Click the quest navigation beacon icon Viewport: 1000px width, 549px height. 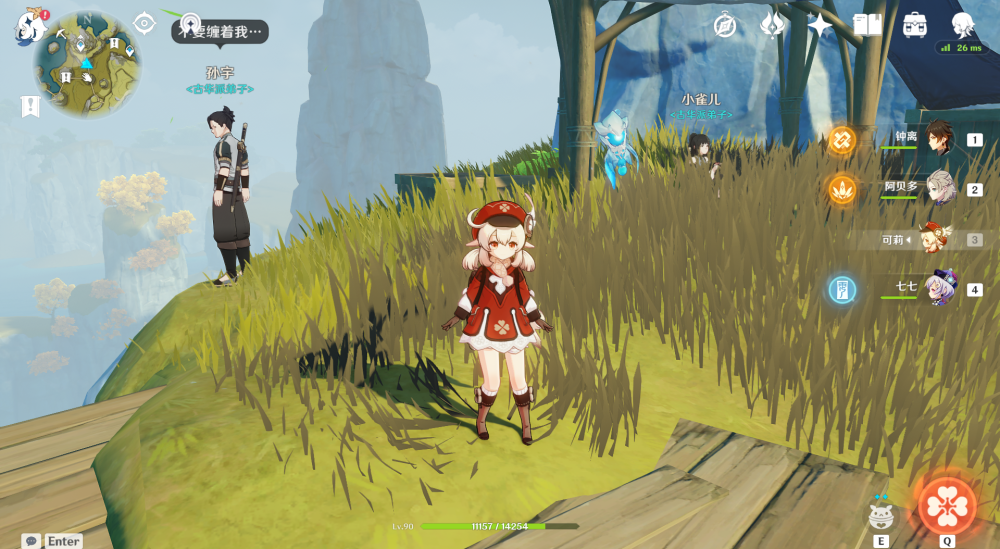coord(189,23)
